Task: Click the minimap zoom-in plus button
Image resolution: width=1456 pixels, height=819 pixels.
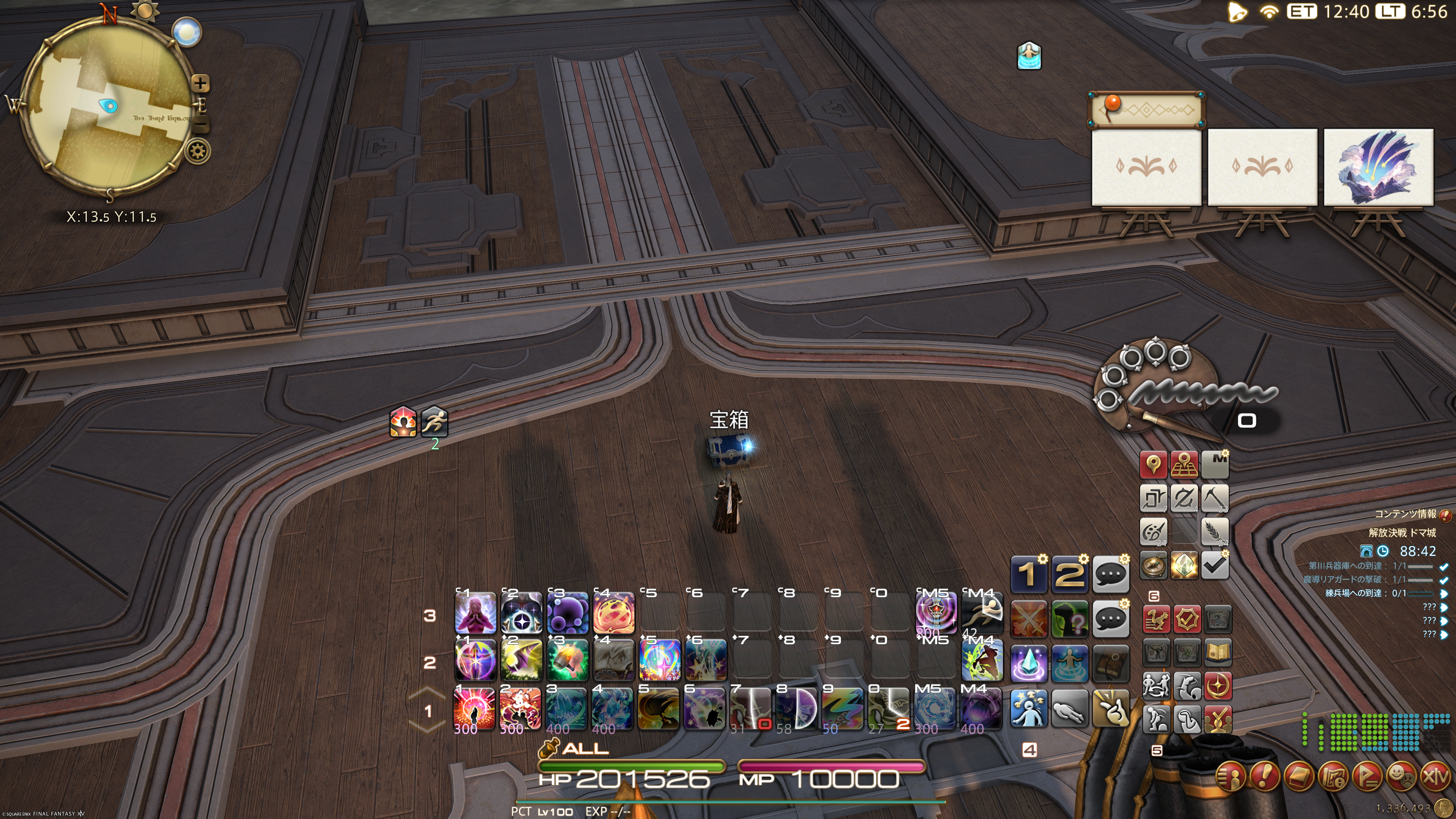Action: pos(200,84)
